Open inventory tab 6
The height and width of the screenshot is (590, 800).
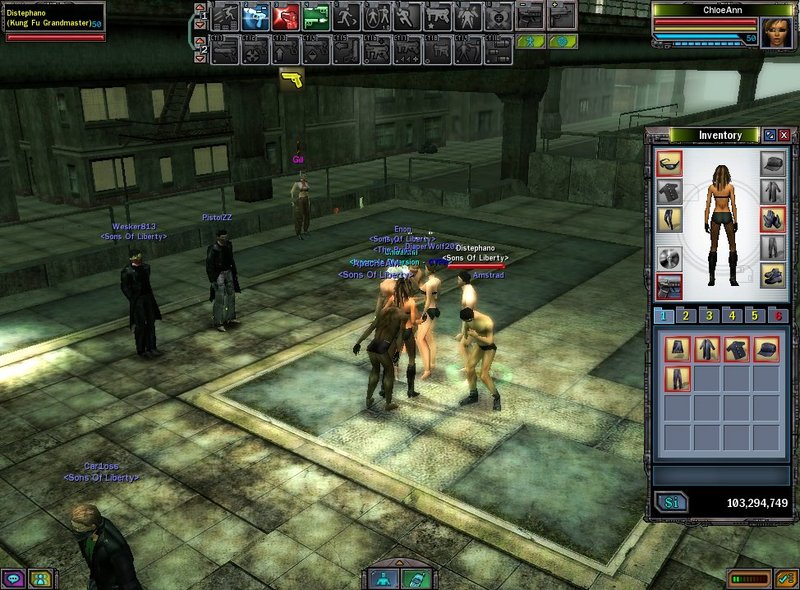click(778, 316)
